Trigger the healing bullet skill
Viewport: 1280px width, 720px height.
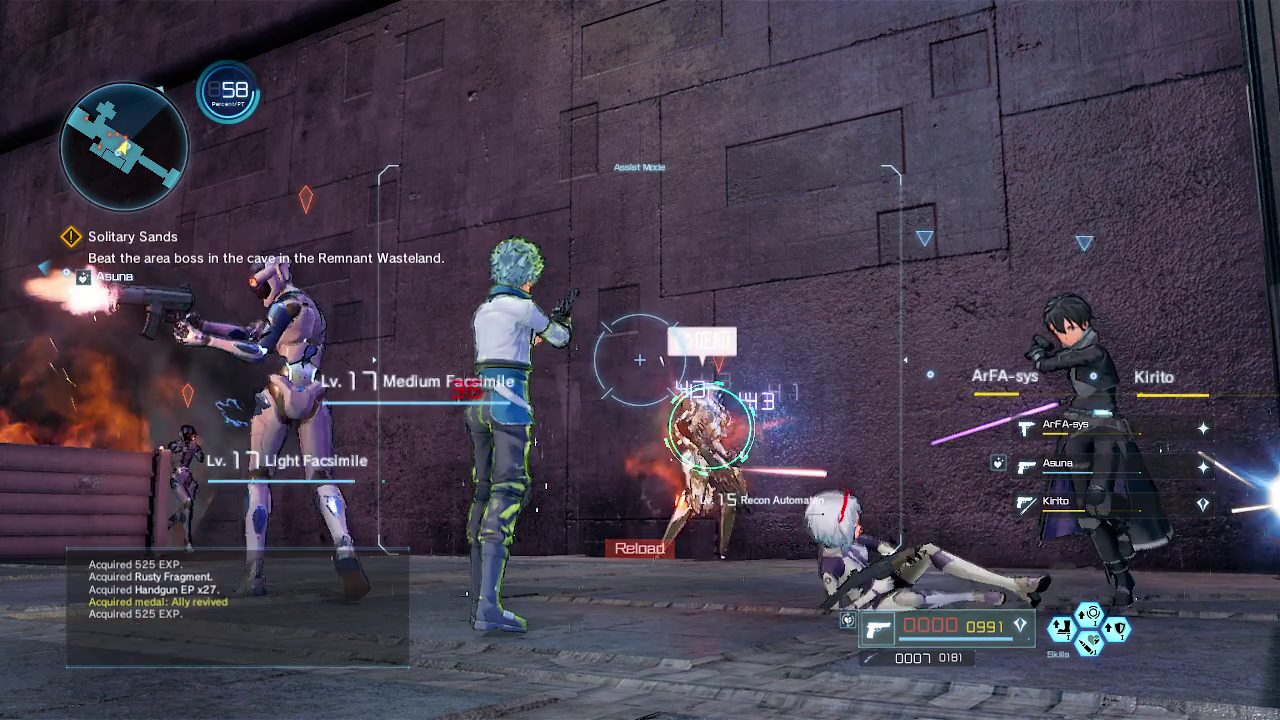click(x=1090, y=644)
